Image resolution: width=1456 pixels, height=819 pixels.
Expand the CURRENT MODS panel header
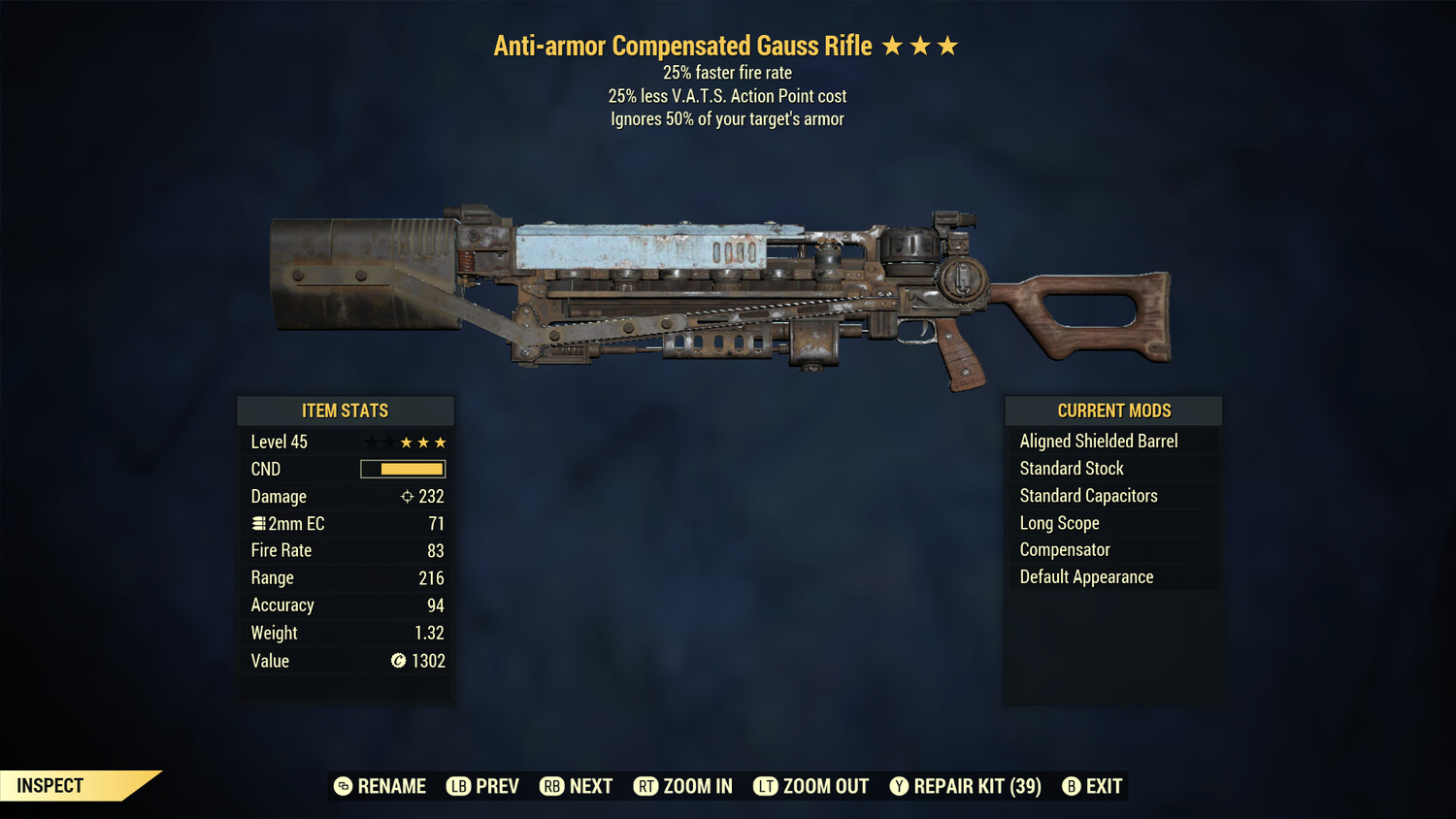(1113, 409)
